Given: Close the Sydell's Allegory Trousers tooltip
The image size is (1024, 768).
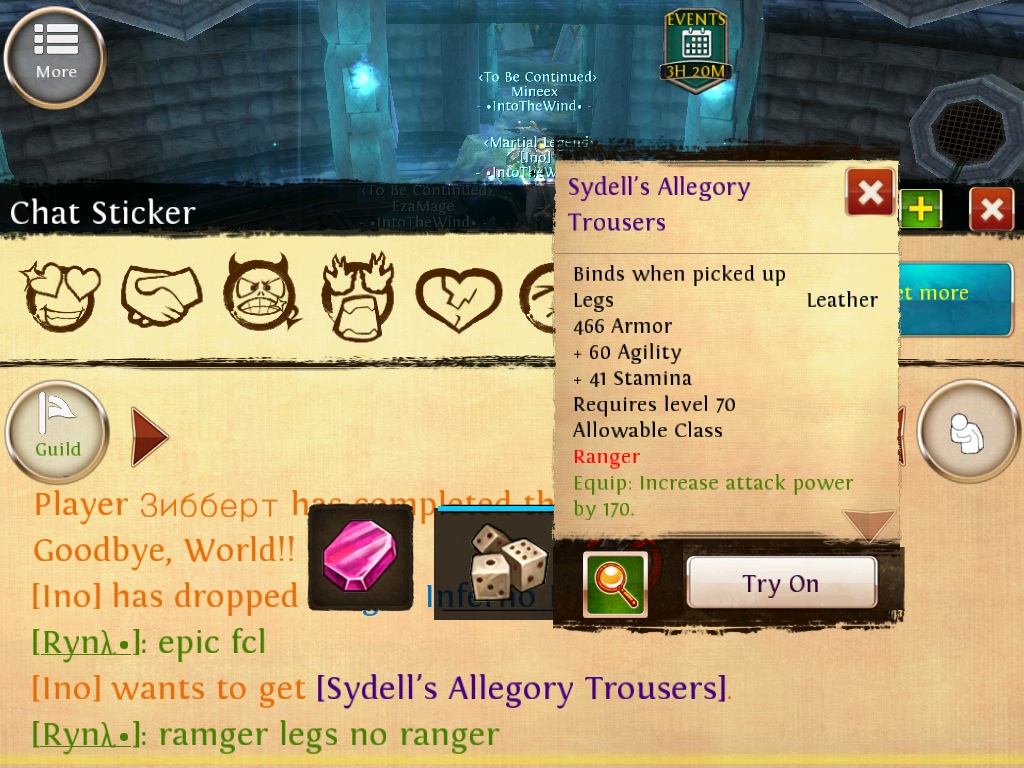Looking at the screenshot, I should 870,192.
